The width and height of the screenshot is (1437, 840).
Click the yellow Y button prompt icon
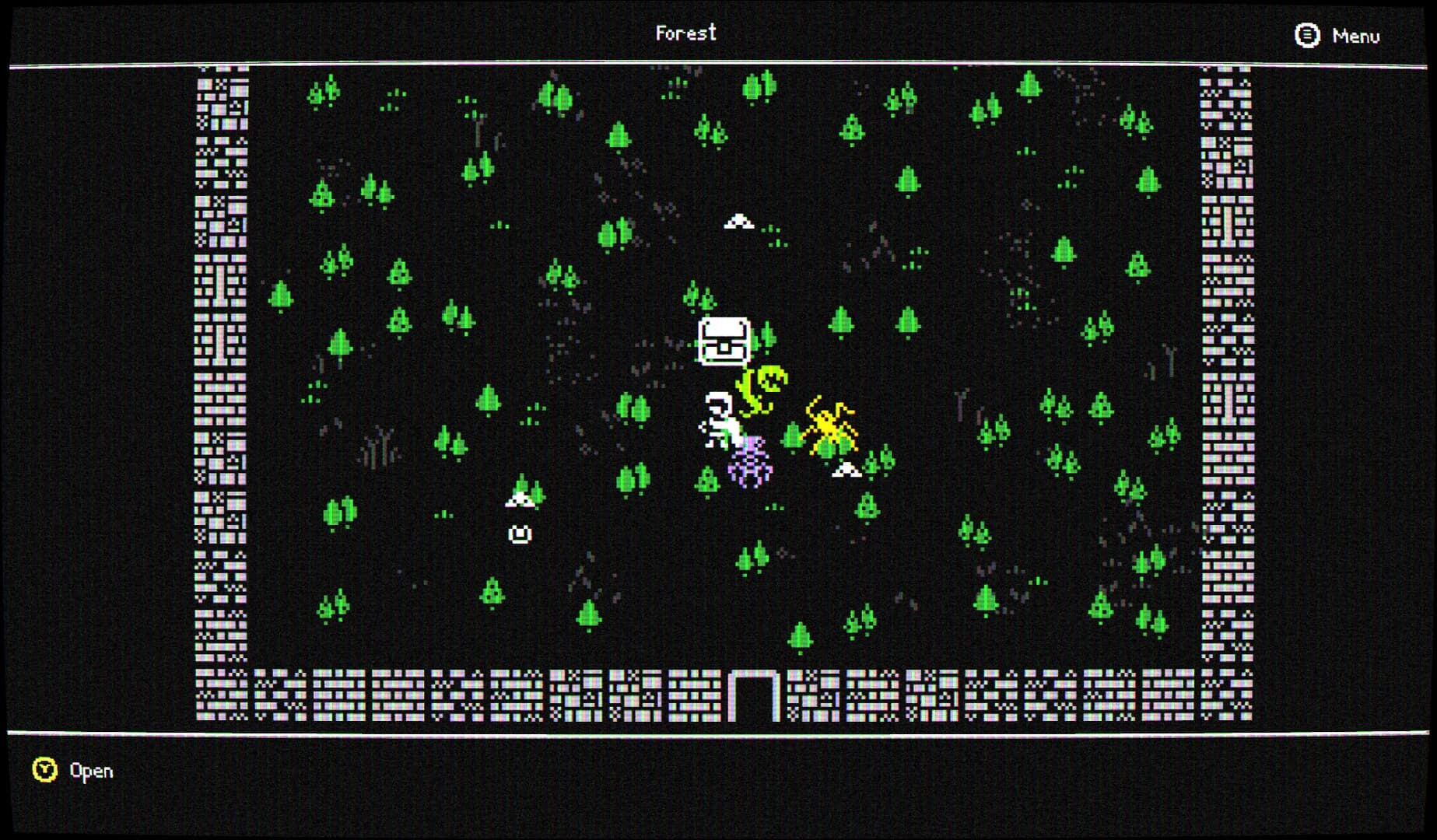(x=44, y=771)
